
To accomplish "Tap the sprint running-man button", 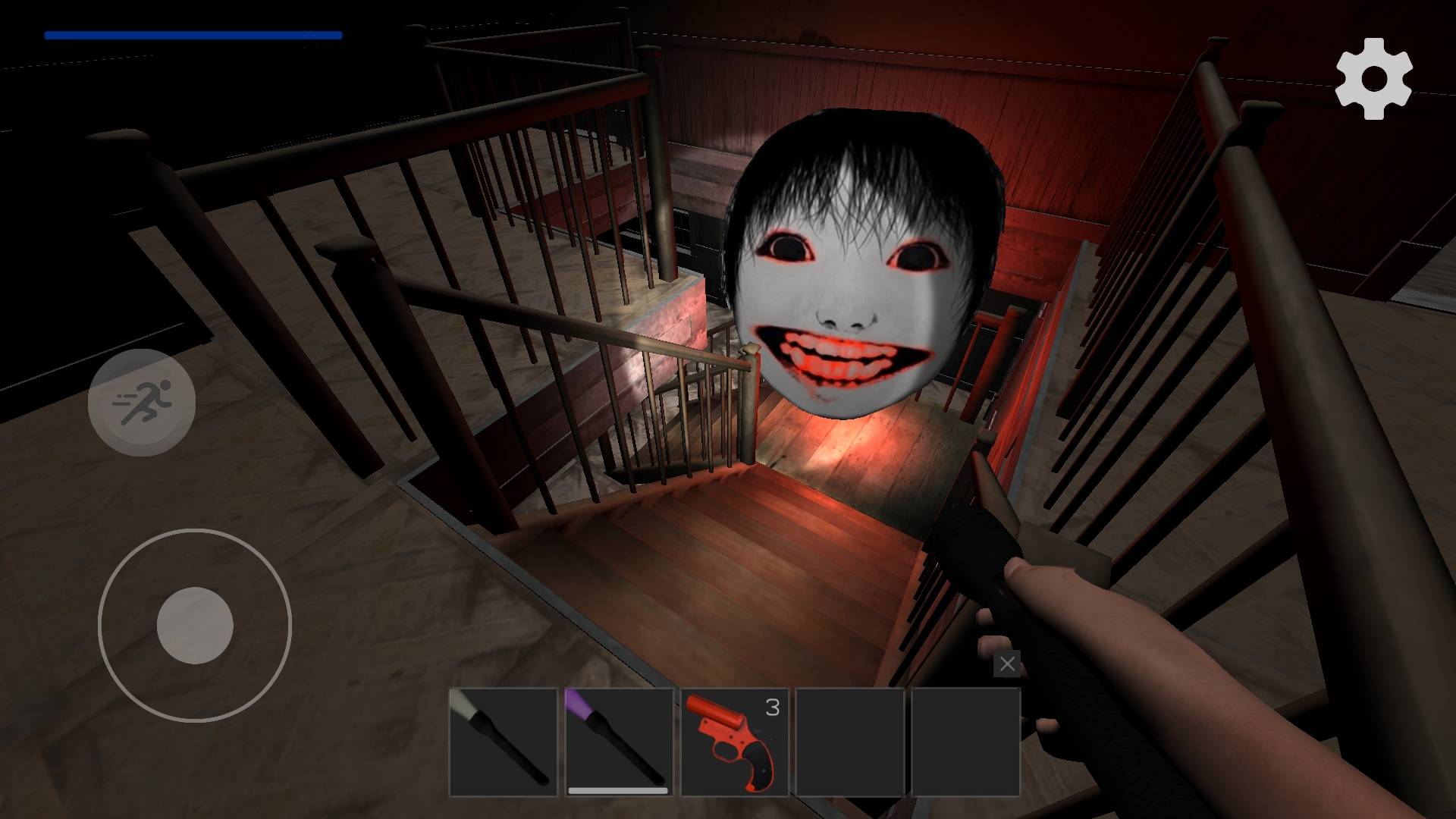I will pyautogui.click(x=142, y=402).
